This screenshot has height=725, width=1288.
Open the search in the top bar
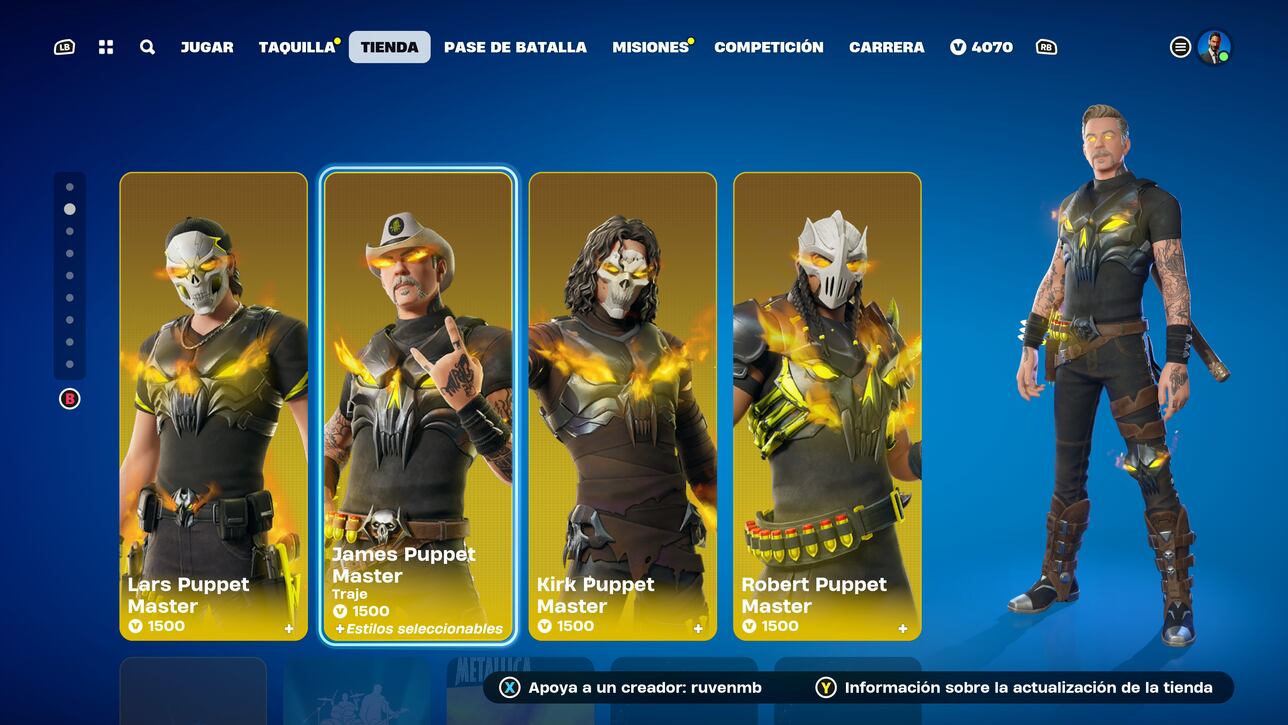[x=146, y=46]
